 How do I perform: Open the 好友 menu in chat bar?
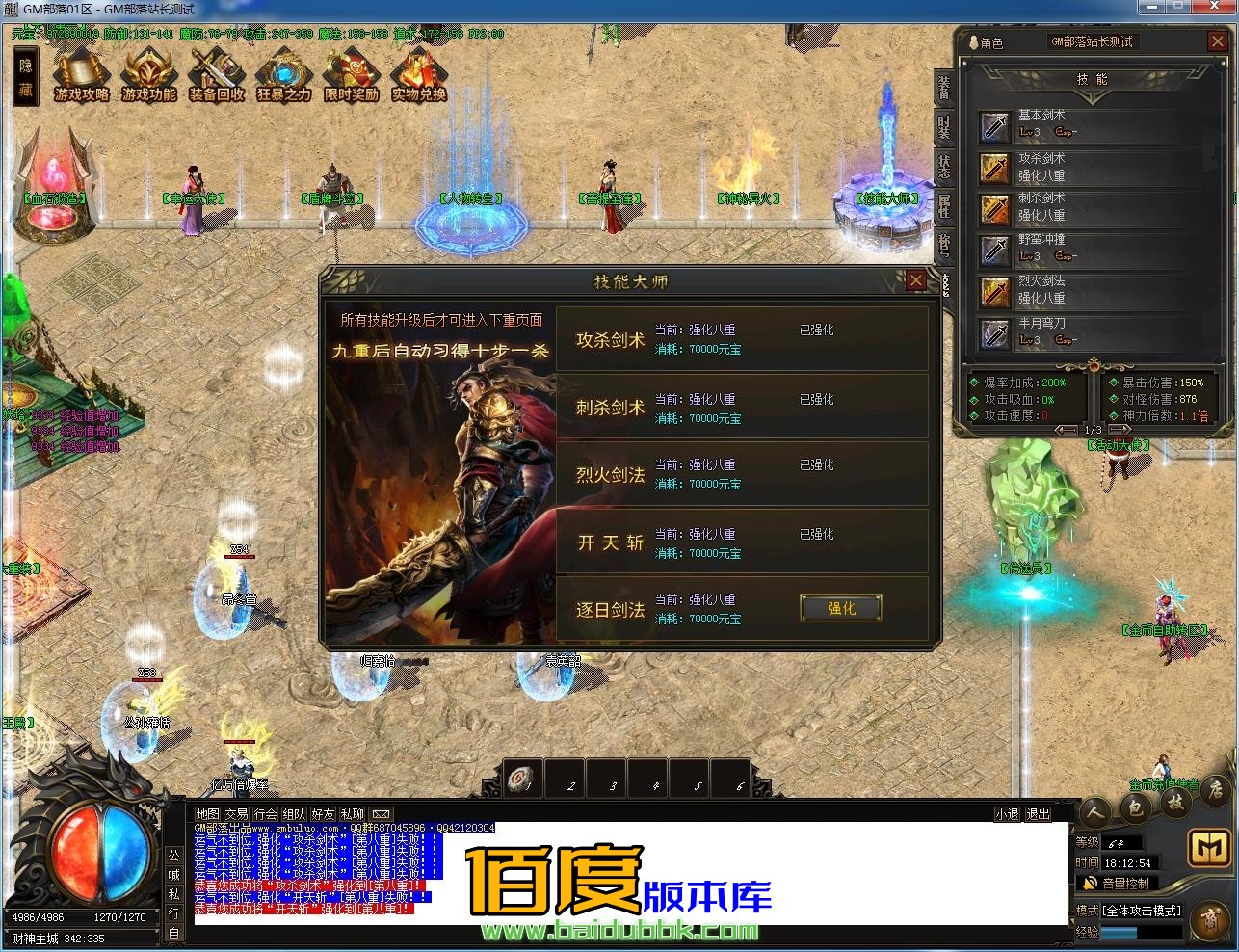(x=323, y=813)
